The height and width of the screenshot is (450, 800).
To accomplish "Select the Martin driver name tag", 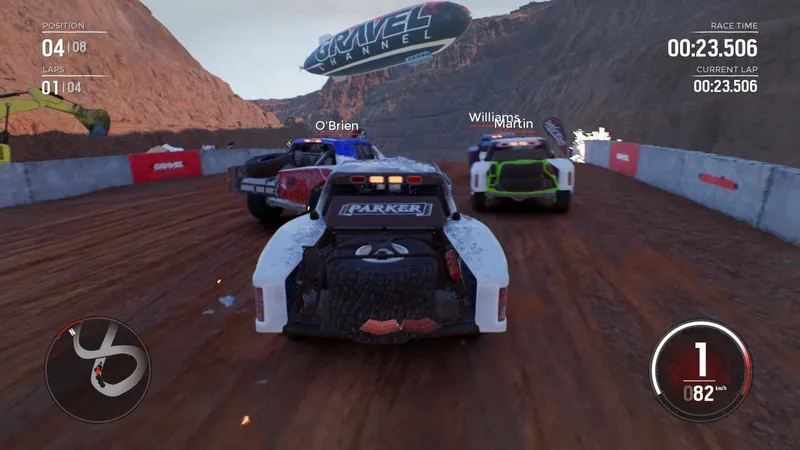I will click(514, 125).
